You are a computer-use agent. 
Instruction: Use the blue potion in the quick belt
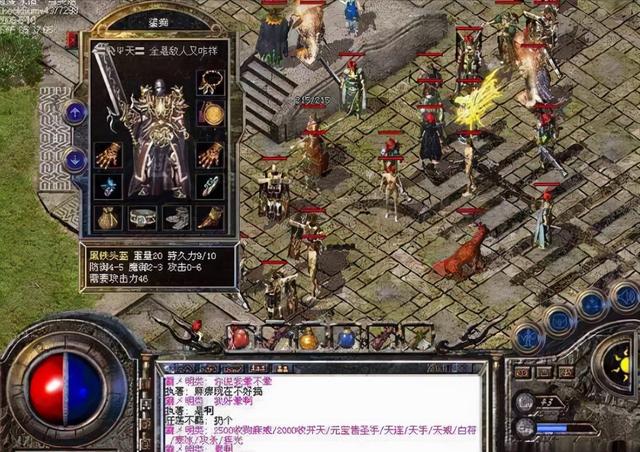[x=346, y=339]
